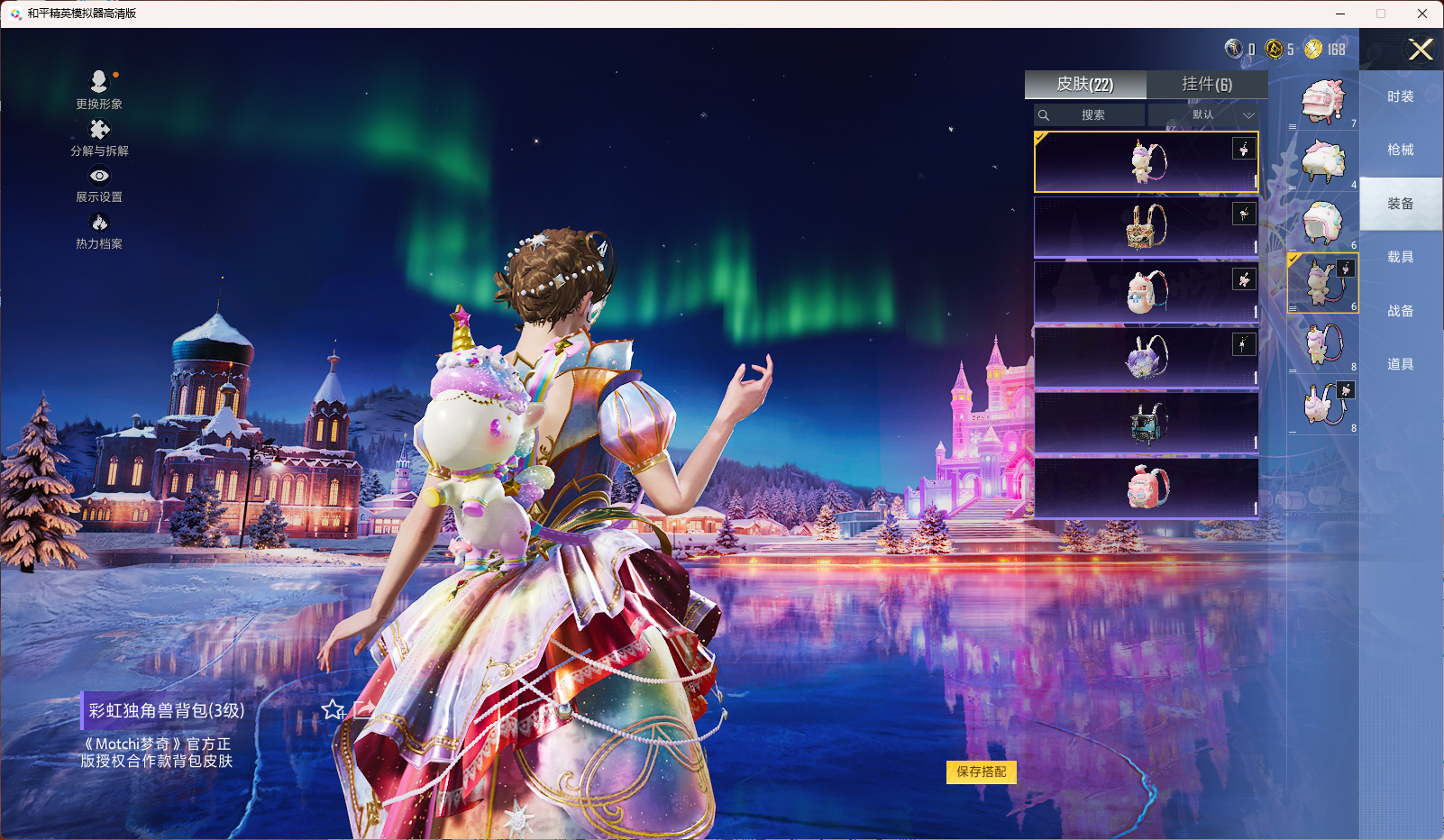Open the 时装 fashion category
Image resolution: width=1444 pixels, height=840 pixels.
pos(1400,96)
